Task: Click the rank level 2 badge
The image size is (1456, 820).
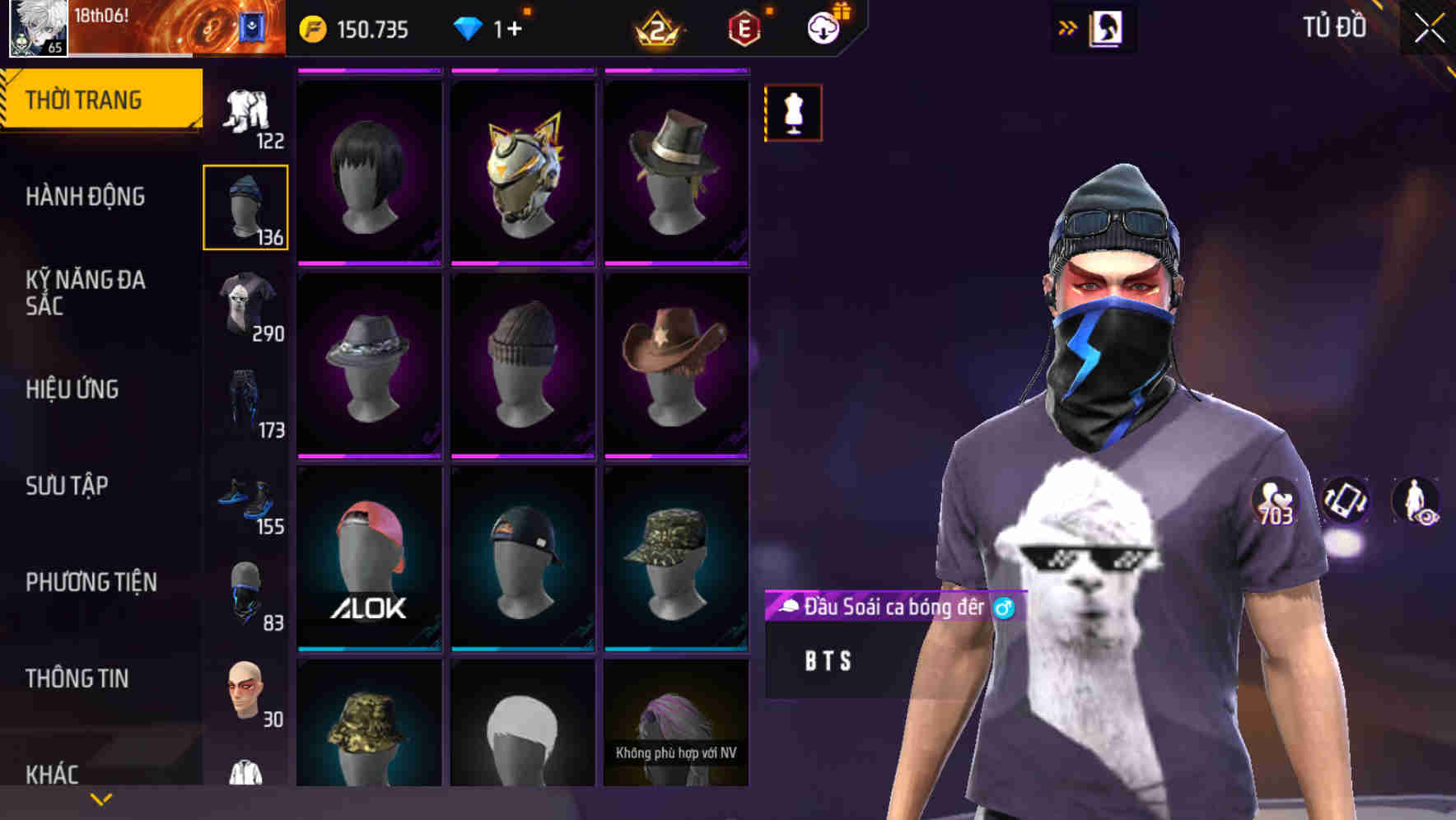Action: tap(659, 27)
